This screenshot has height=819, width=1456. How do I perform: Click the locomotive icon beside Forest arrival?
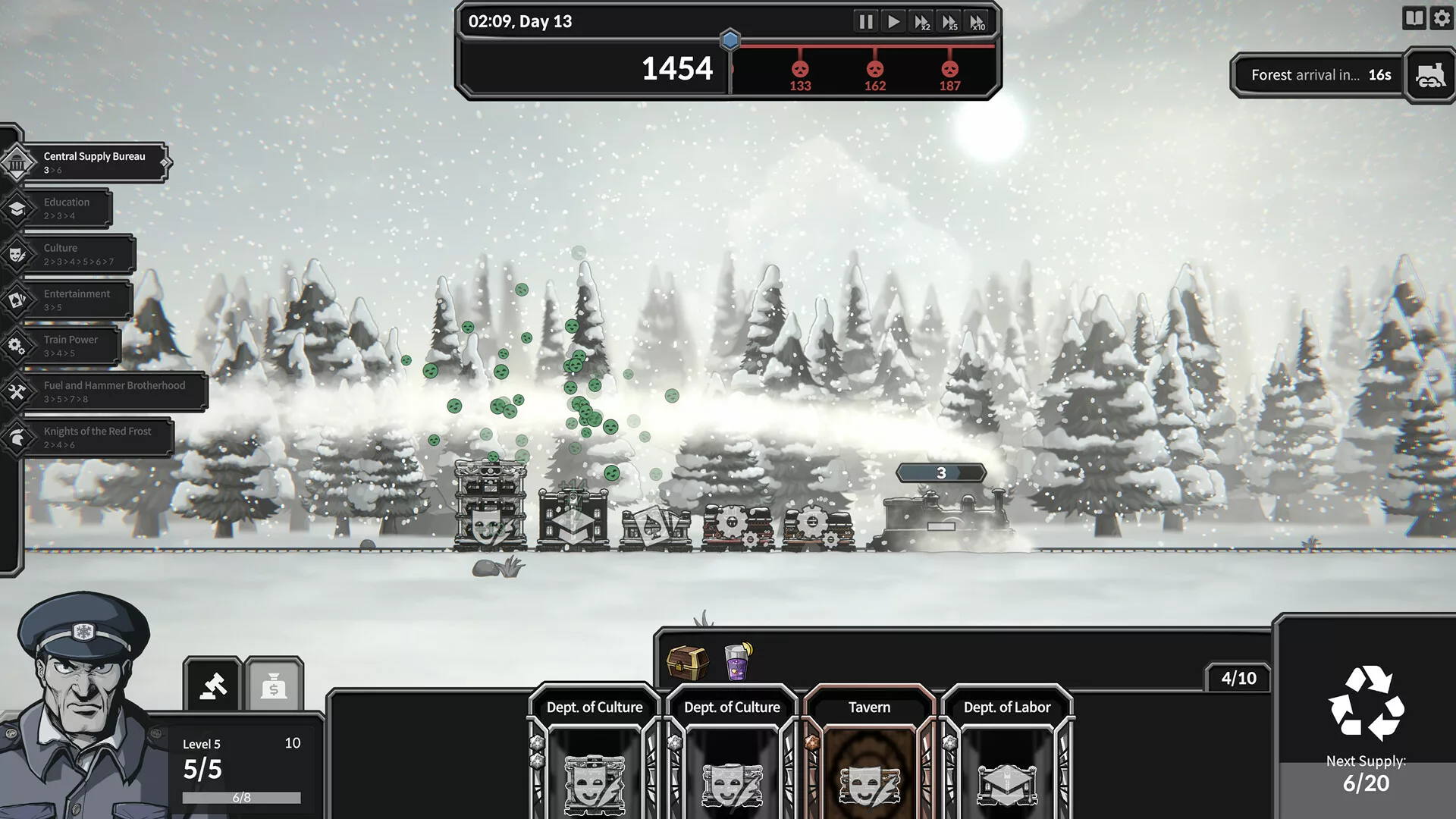(x=1430, y=75)
